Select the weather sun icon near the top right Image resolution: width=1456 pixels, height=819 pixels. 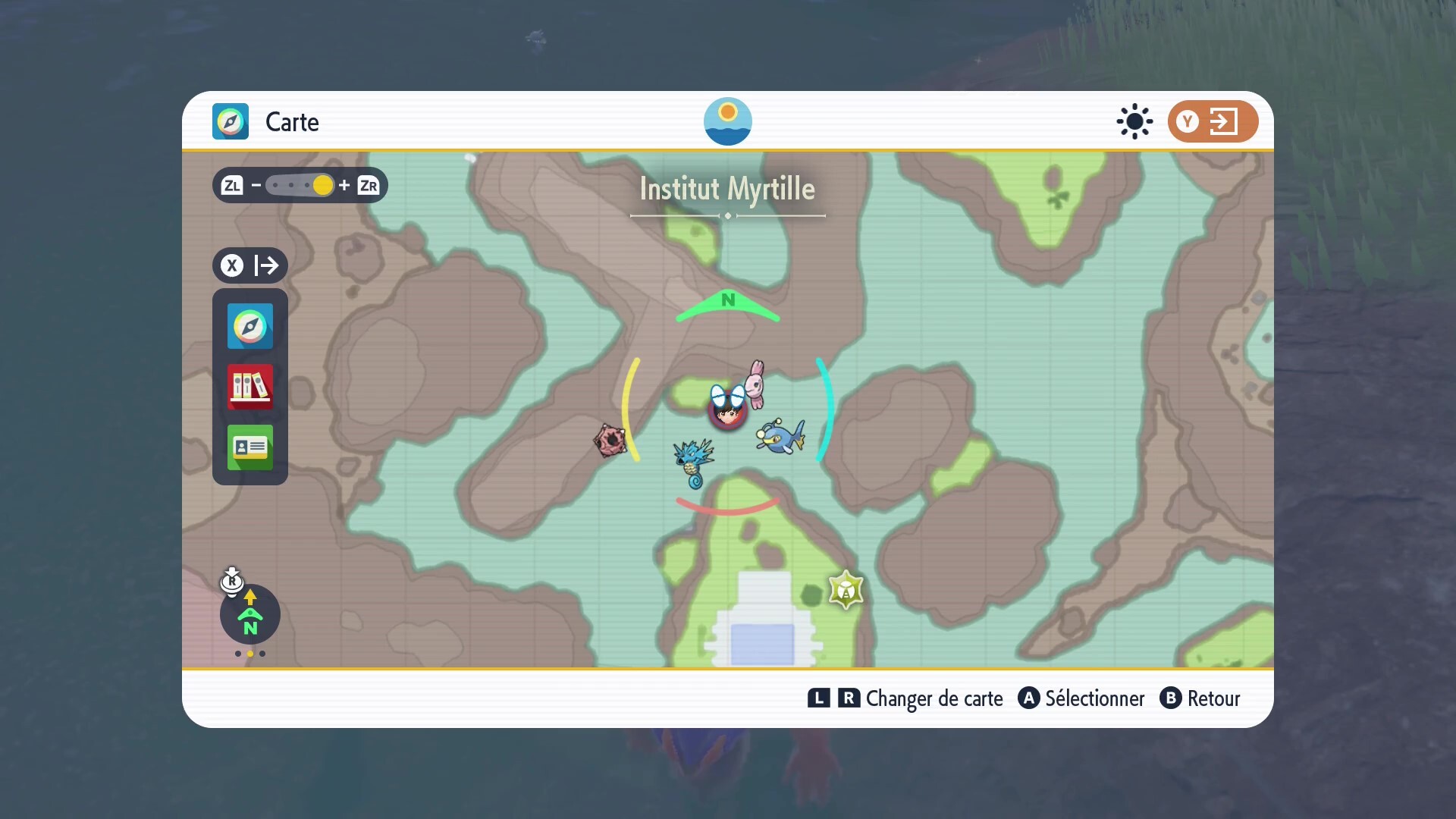(x=1133, y=121)
